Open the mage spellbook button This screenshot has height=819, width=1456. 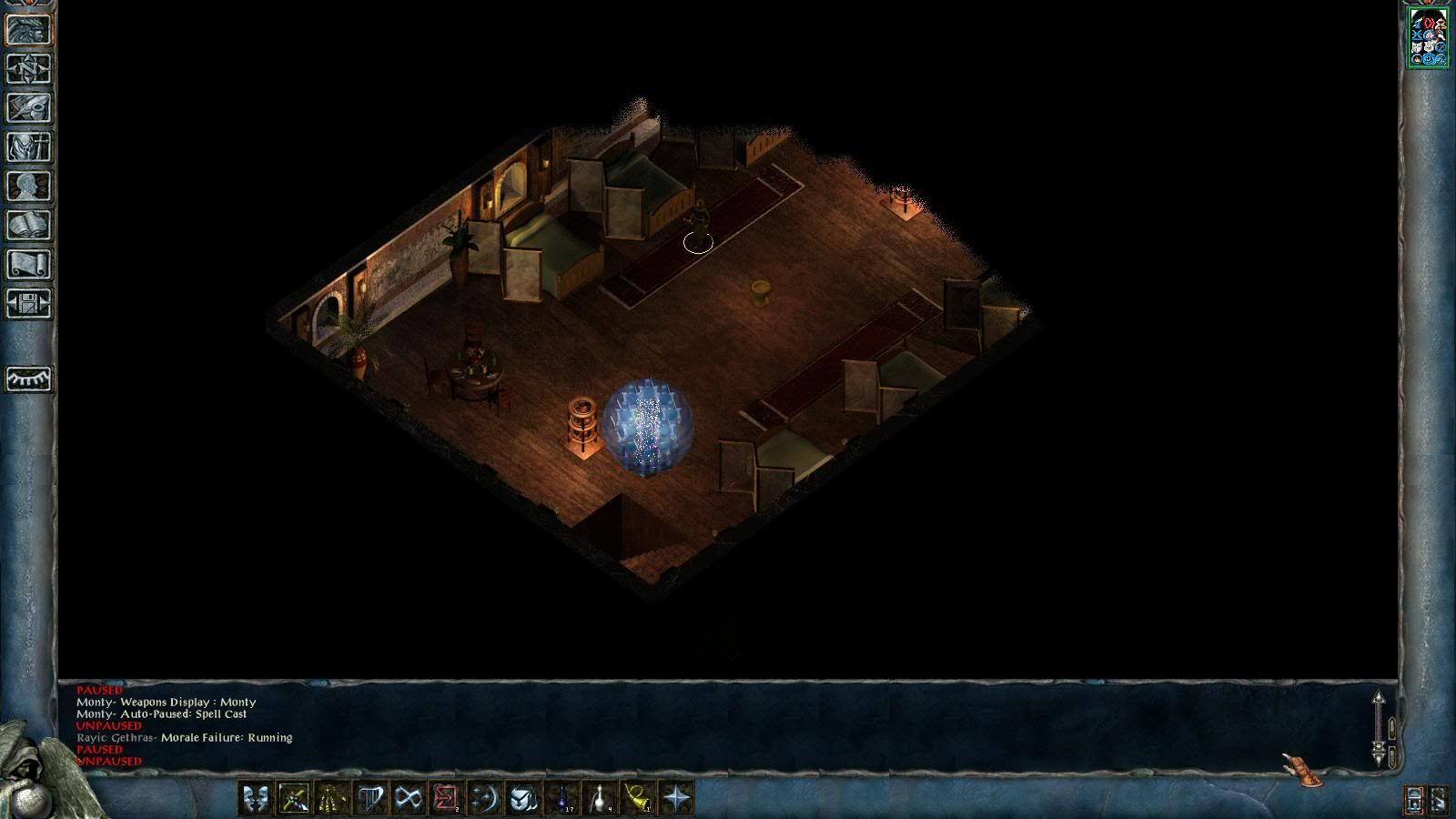(x=29, y=226)
